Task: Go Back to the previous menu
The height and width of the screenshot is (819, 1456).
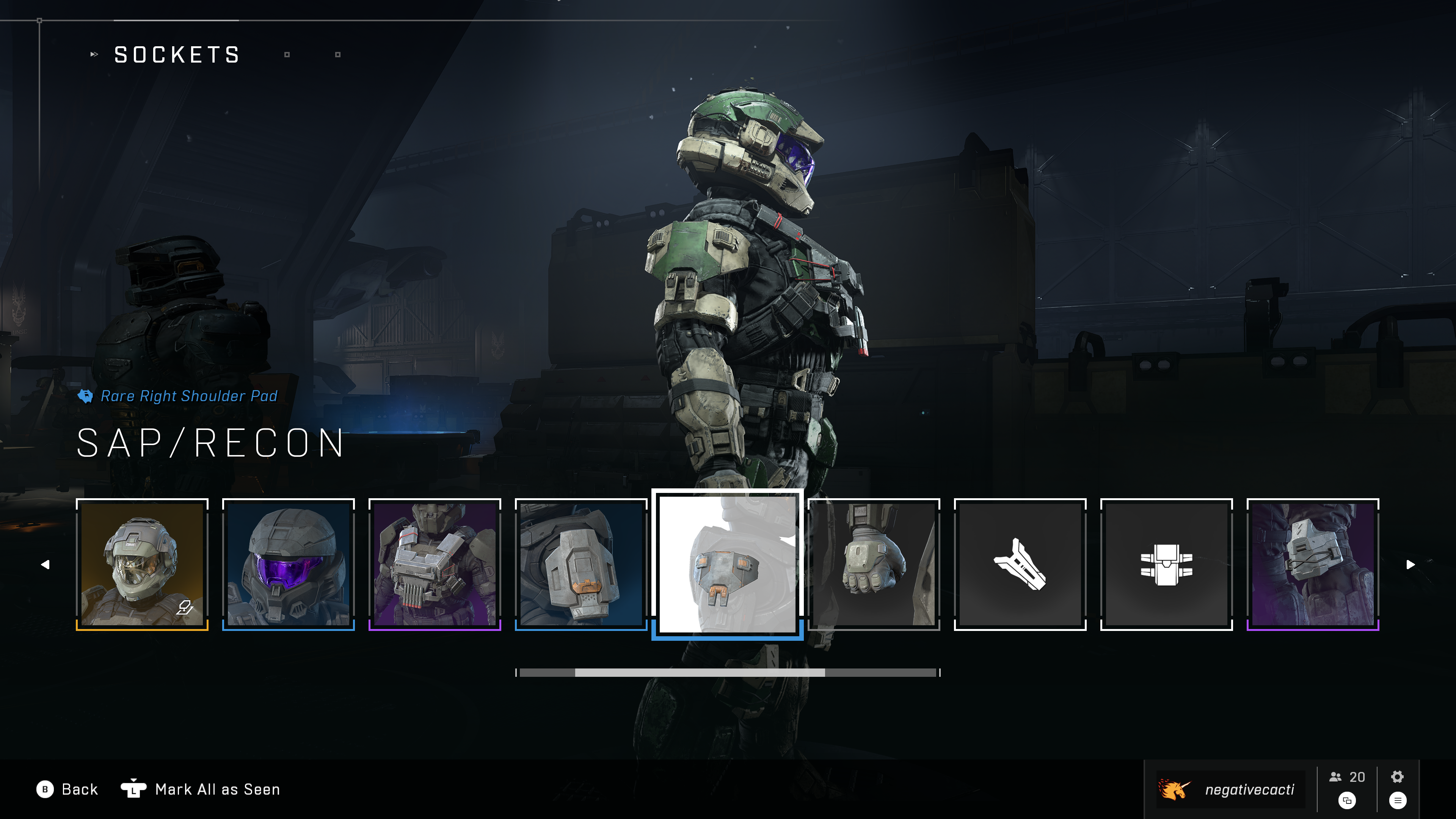Action: point(67,789)
